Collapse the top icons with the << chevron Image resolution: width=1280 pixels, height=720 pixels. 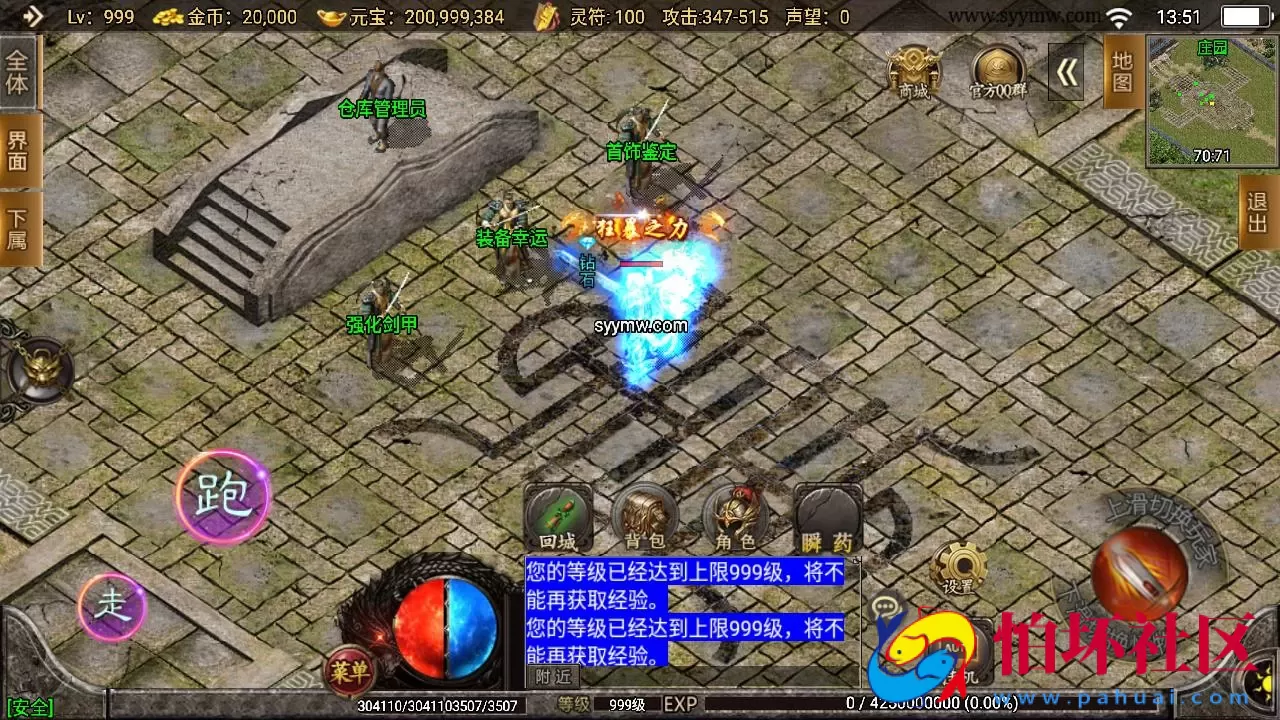pos(1066,72)
